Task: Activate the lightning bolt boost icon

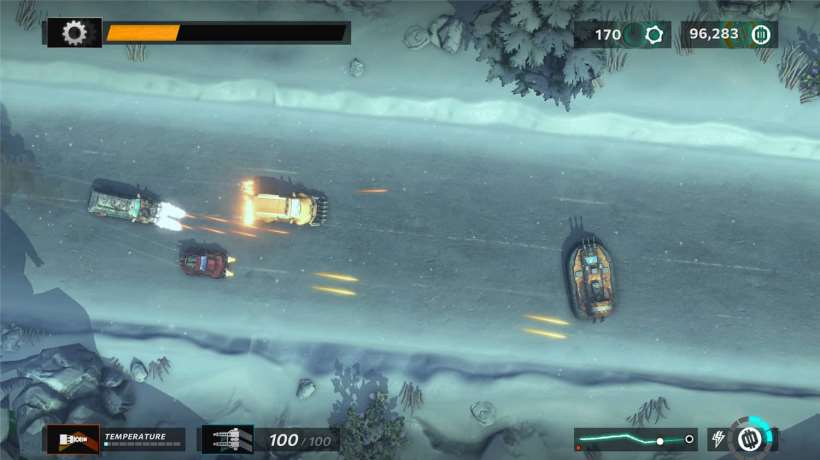Action: pyautogui.click(x=717, y=439)
